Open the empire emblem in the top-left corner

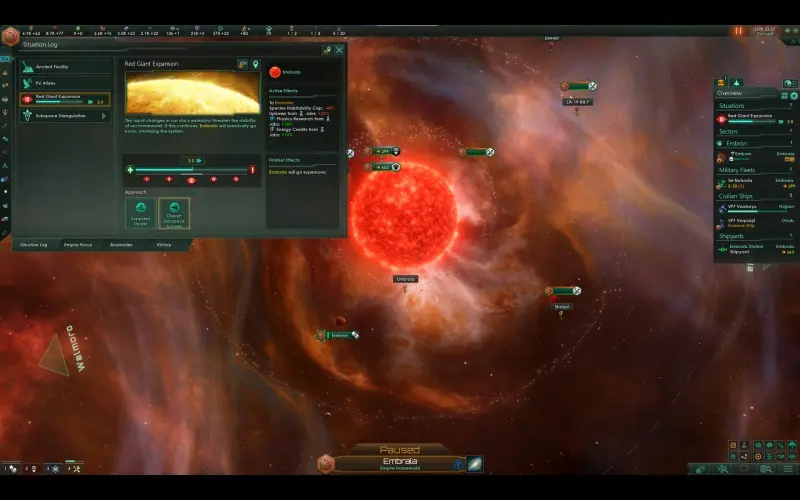[10, 37]
